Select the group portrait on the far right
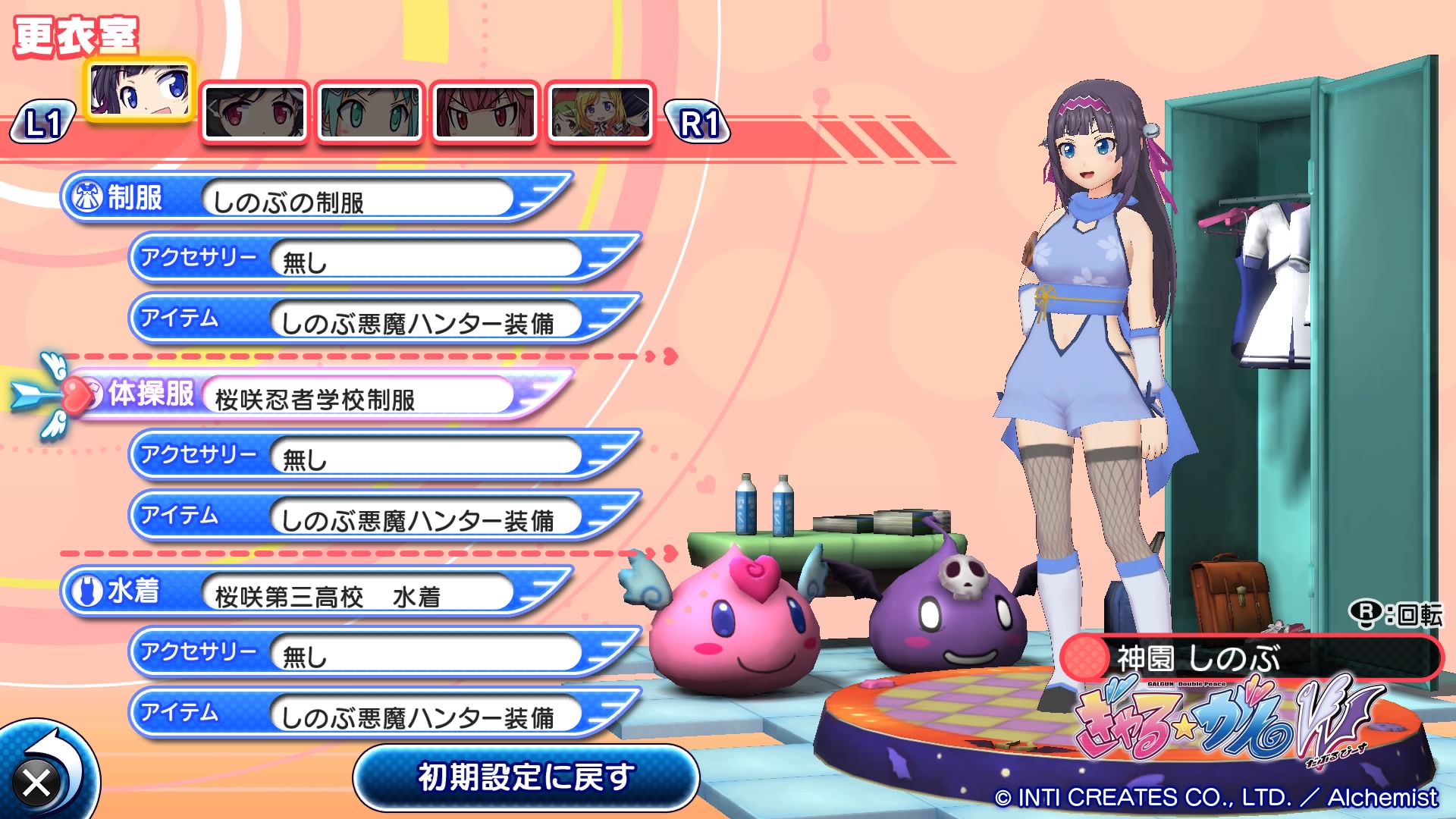This screenshot has height=819, width=1456. click(x=599, y=110)
